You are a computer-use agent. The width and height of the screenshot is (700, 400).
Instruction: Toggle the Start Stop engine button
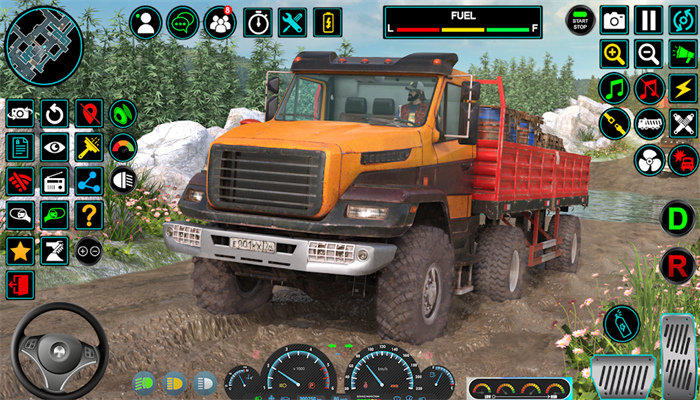coord(580,20)
